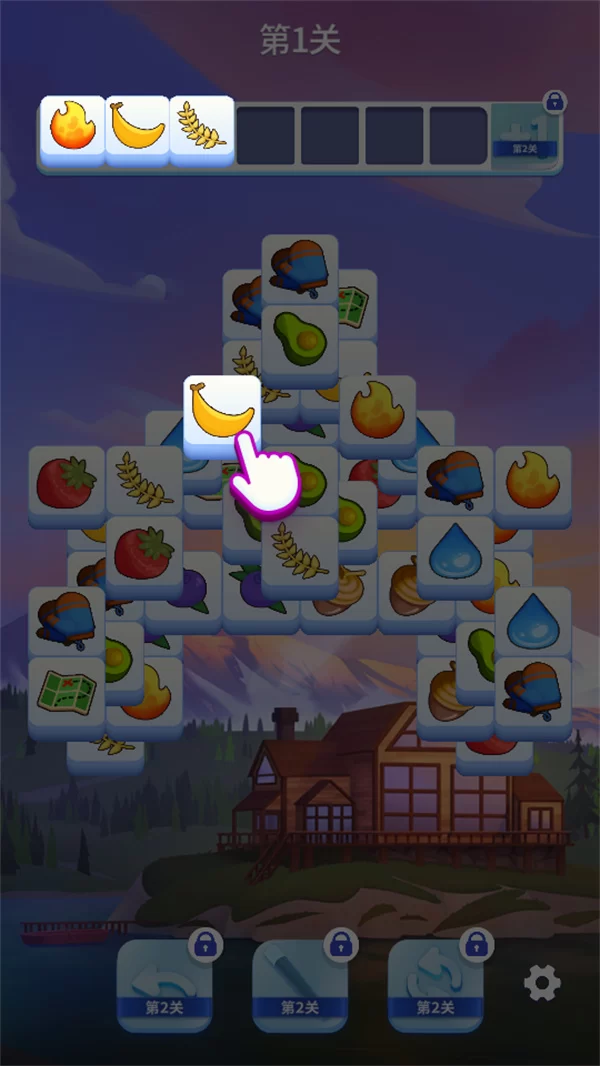Click the locked undo arrow button
600x1066 pixels.
tap(164, 983)
